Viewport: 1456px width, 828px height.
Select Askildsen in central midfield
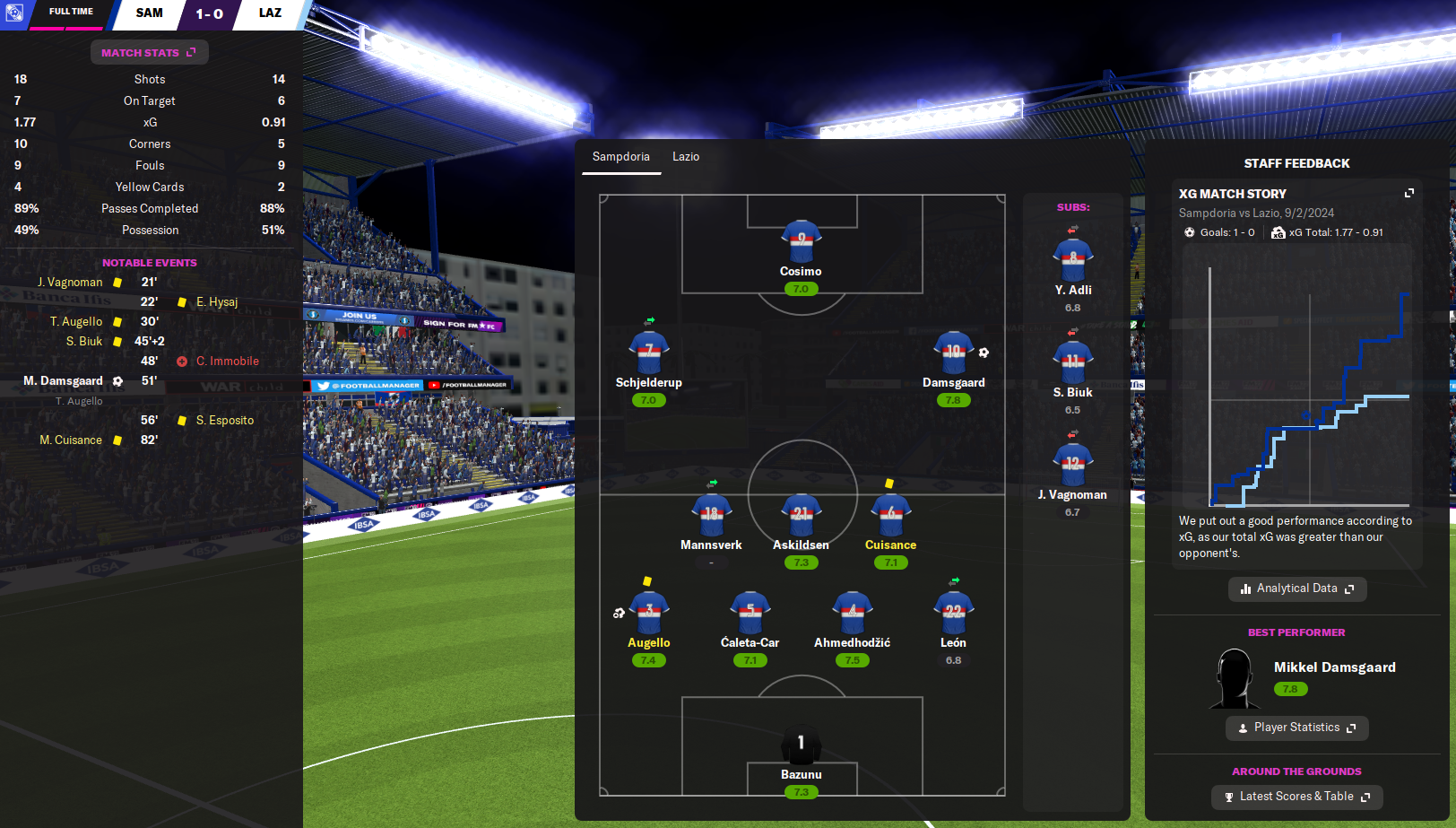[x=801, y=515]
